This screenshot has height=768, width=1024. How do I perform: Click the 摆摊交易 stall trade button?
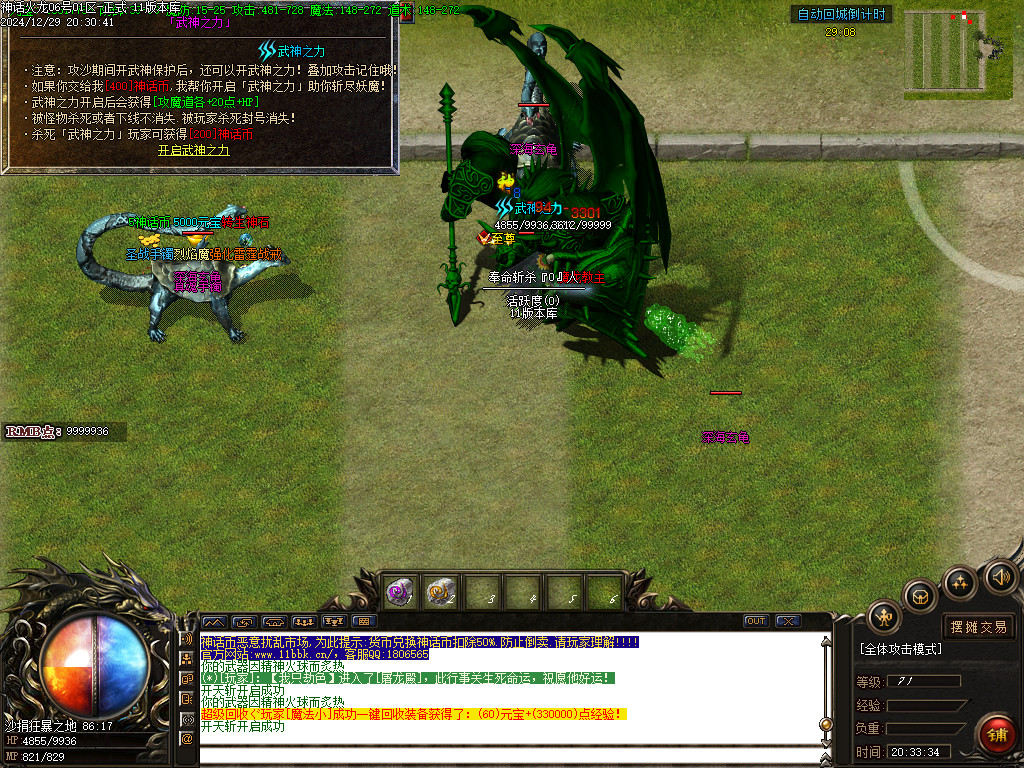click(x=978, y=627)
